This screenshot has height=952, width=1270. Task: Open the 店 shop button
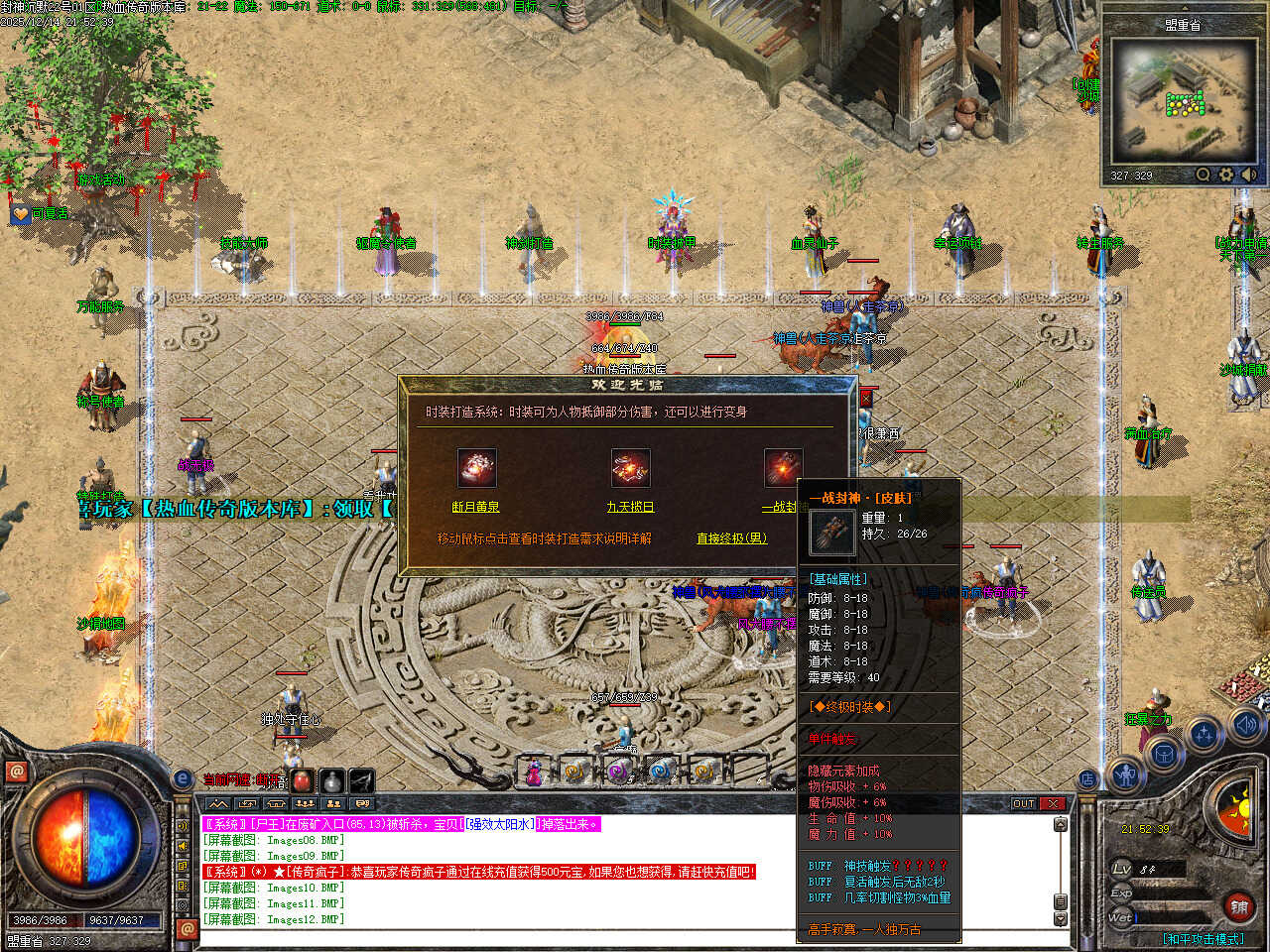[x=1087, y=779]
